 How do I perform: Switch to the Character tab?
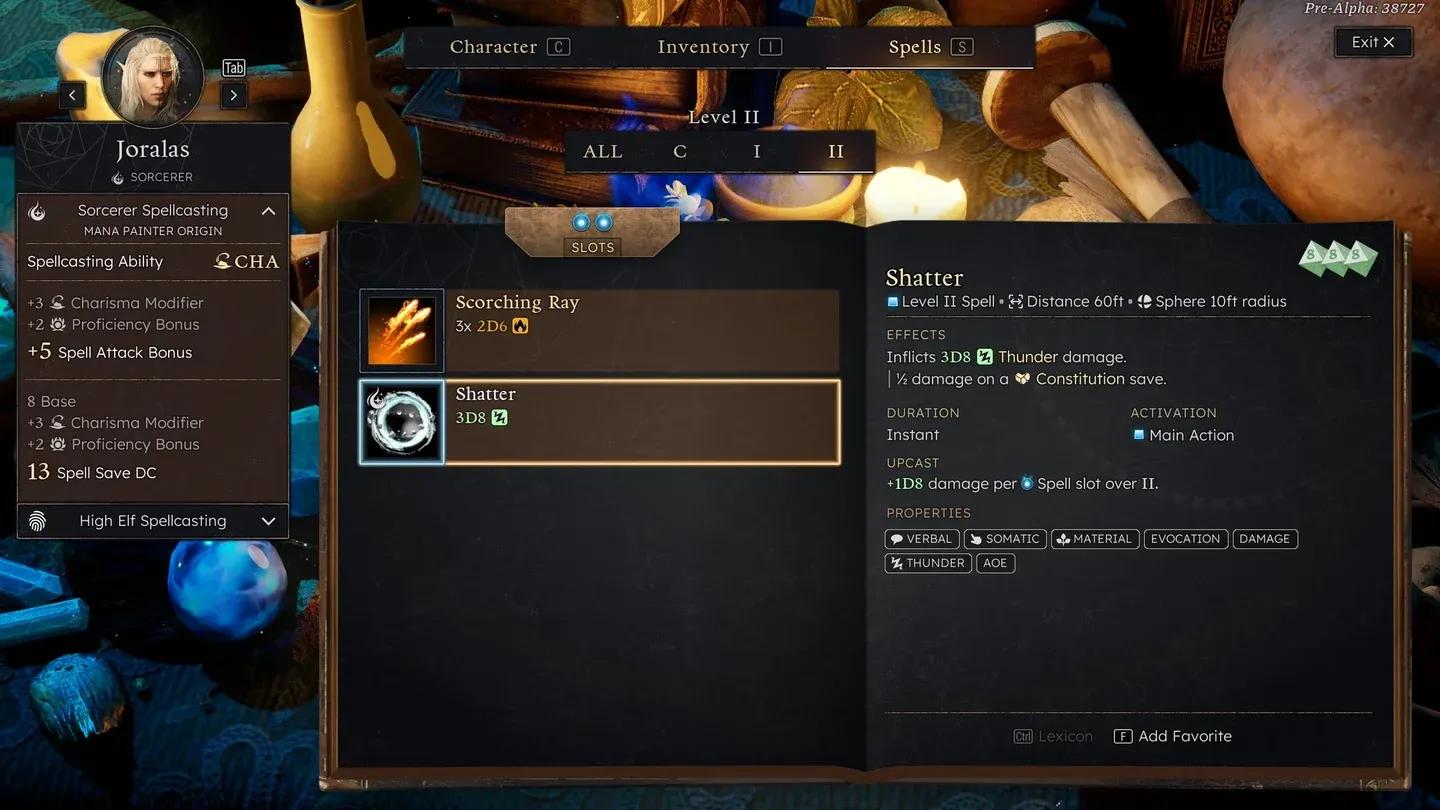(509, 47)
